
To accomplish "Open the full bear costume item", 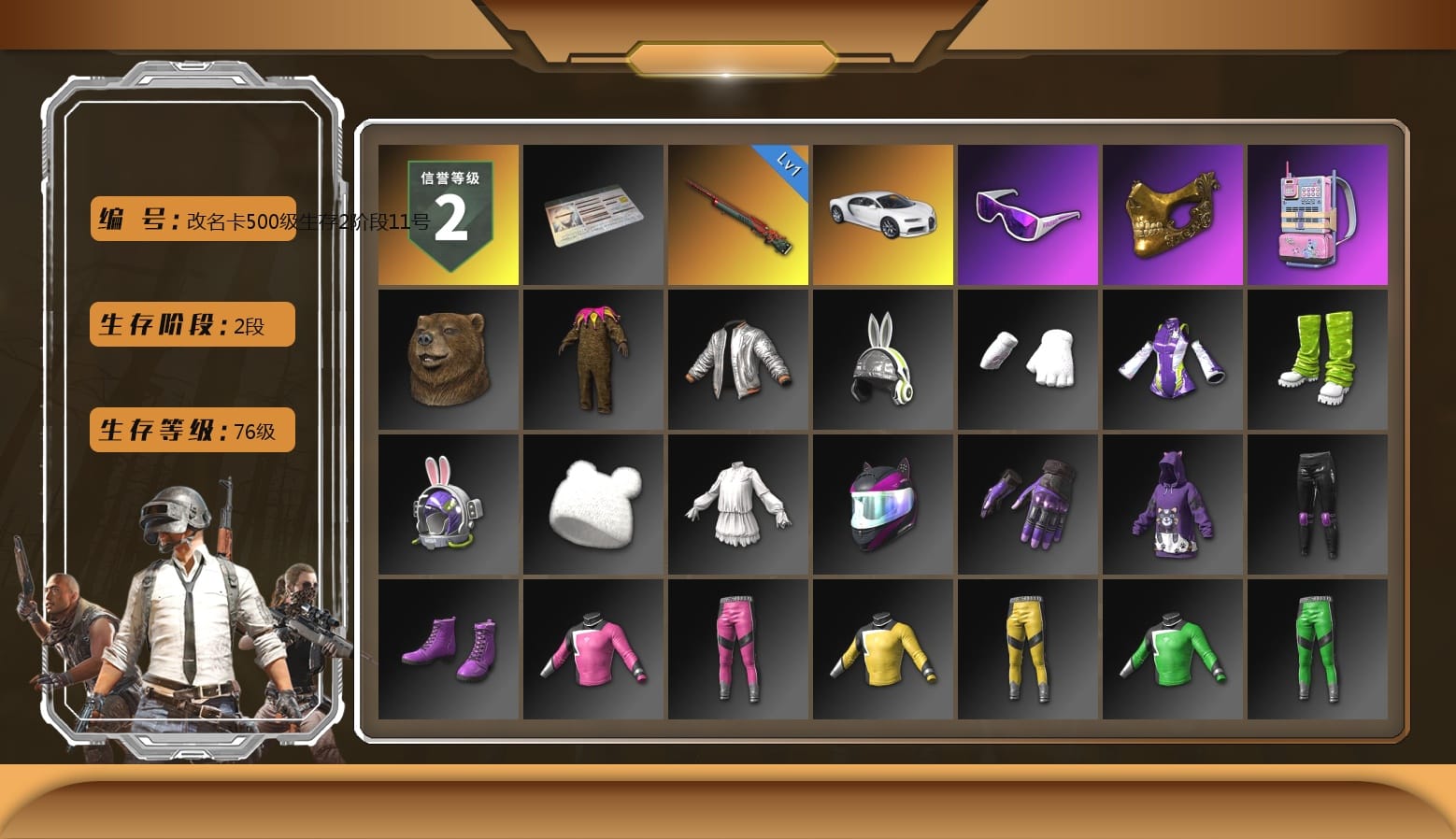I will click(x=592, y=360).
